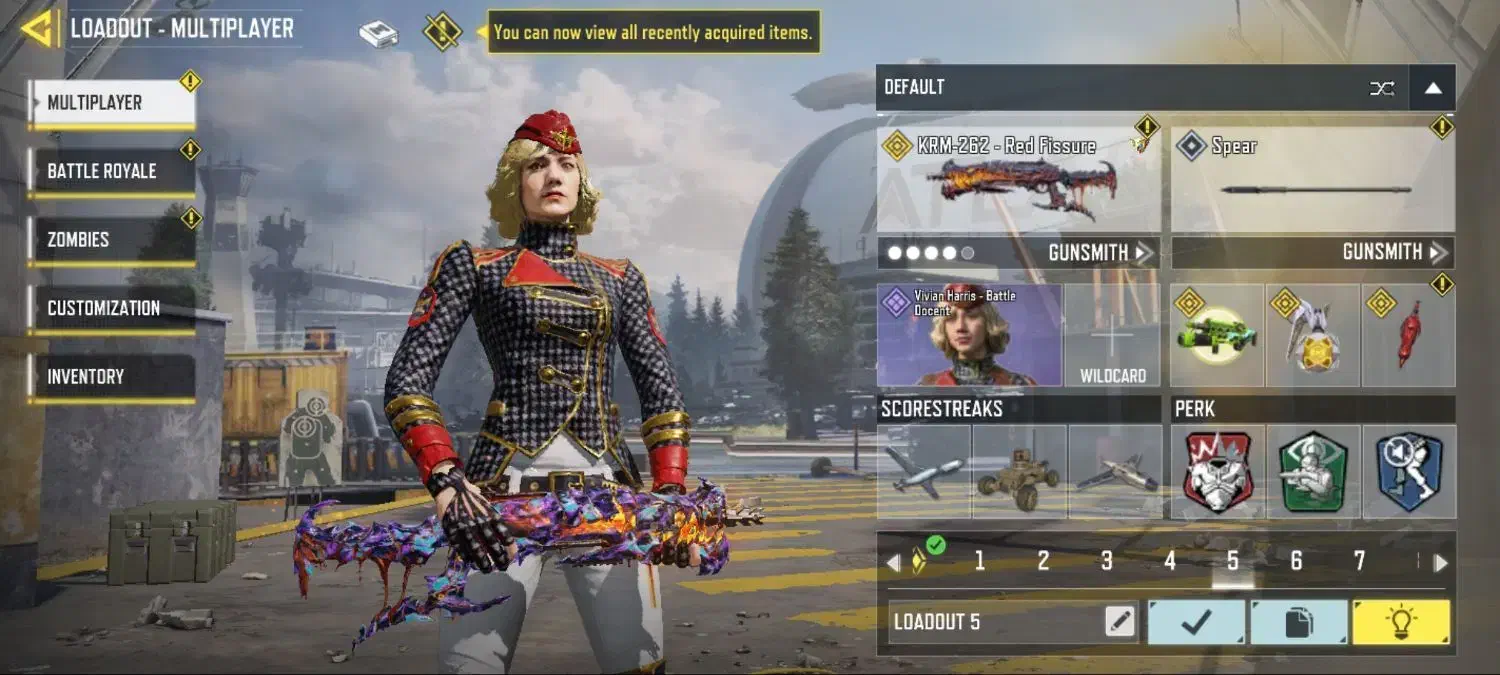Select the Vivian Harris operator card
This screenshot has width=1500, height=675.
click(969, 336)
